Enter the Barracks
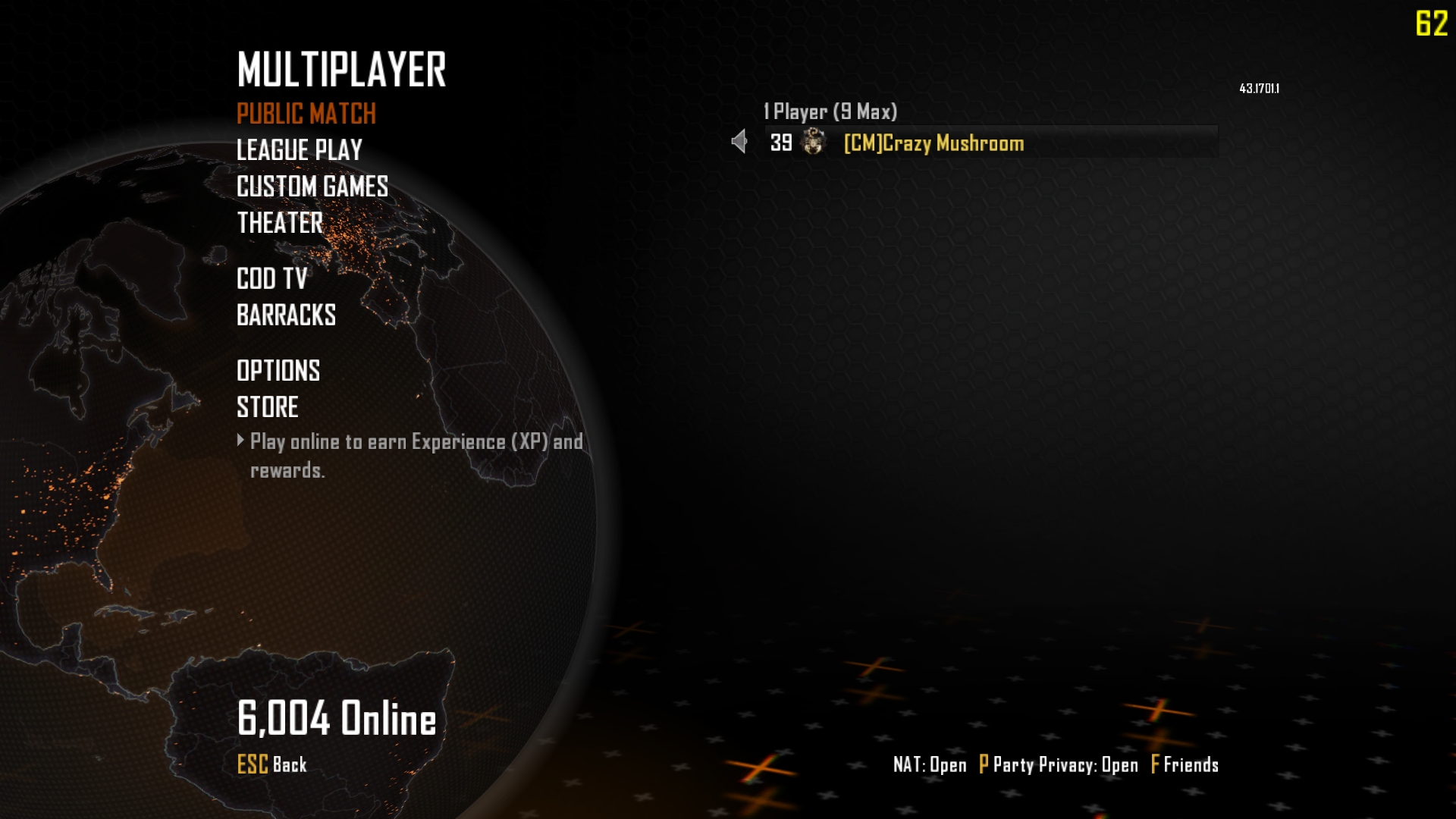 pyautogui.click(x=286, y=315)
